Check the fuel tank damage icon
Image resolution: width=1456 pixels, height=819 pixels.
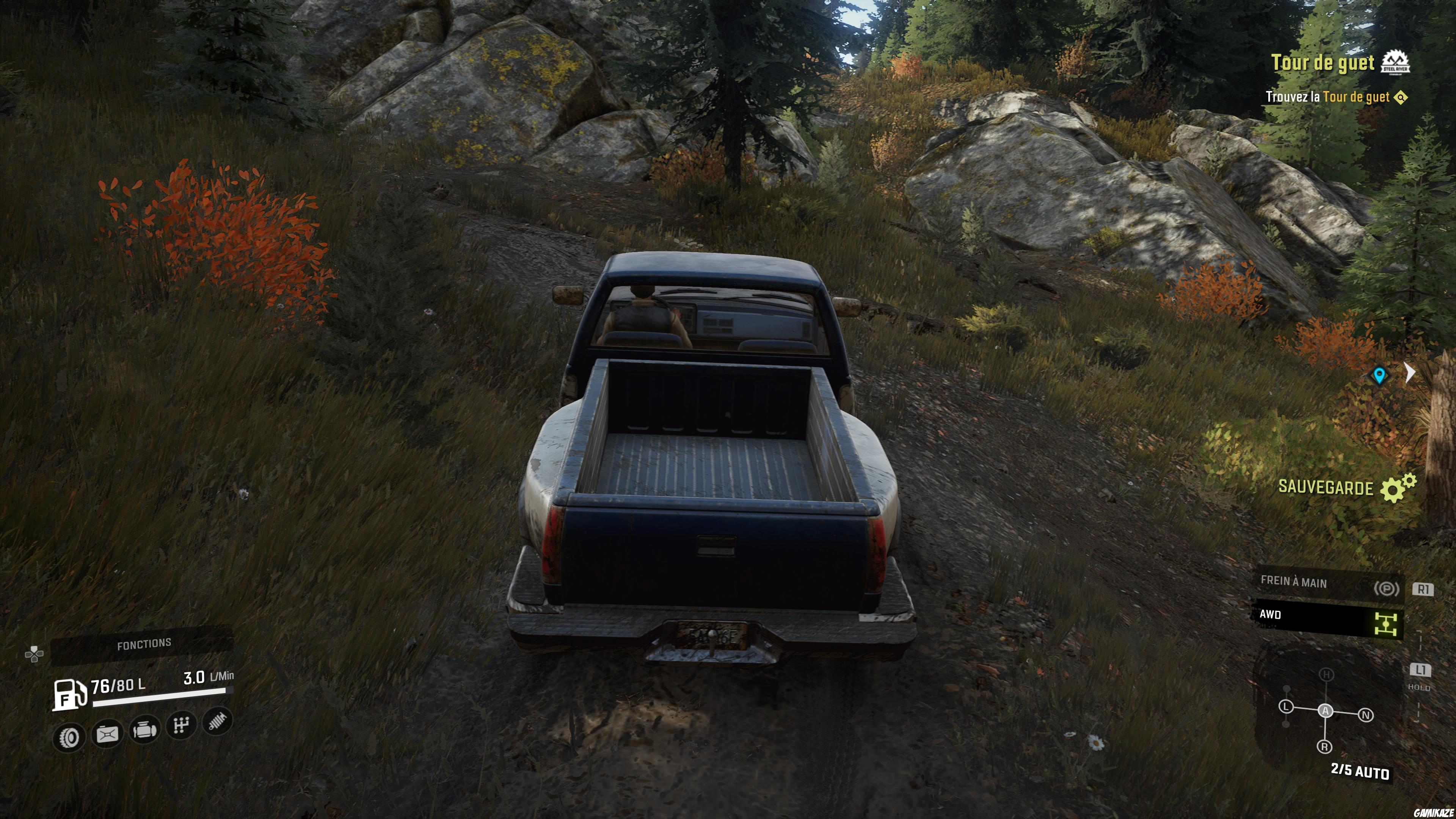pyautogui.click(x=107, y=734)
